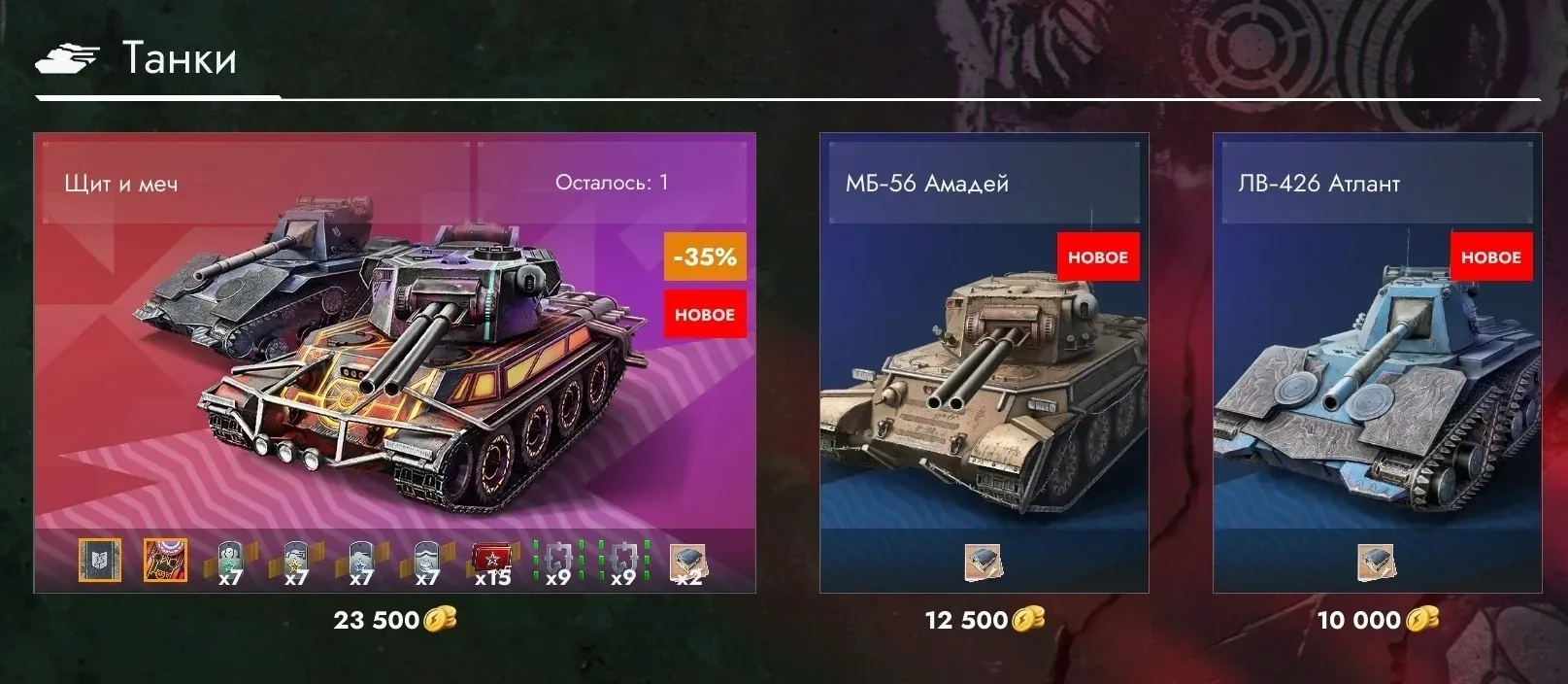Buy МБ-56 Амадей for 12 500 gold
The image size is (1568, 684).
[x=984, y=620]
